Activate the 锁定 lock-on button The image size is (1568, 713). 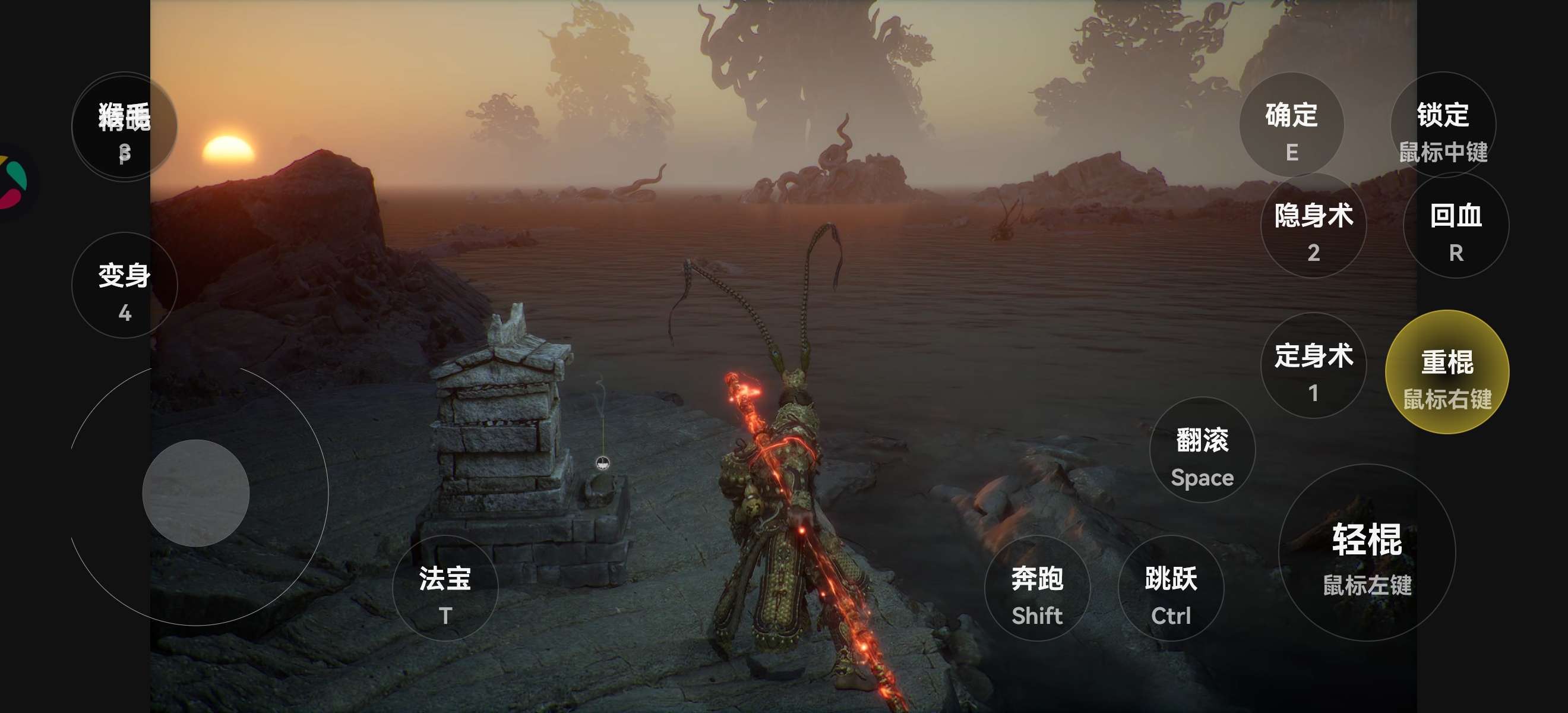click(x=1443, y=125)
